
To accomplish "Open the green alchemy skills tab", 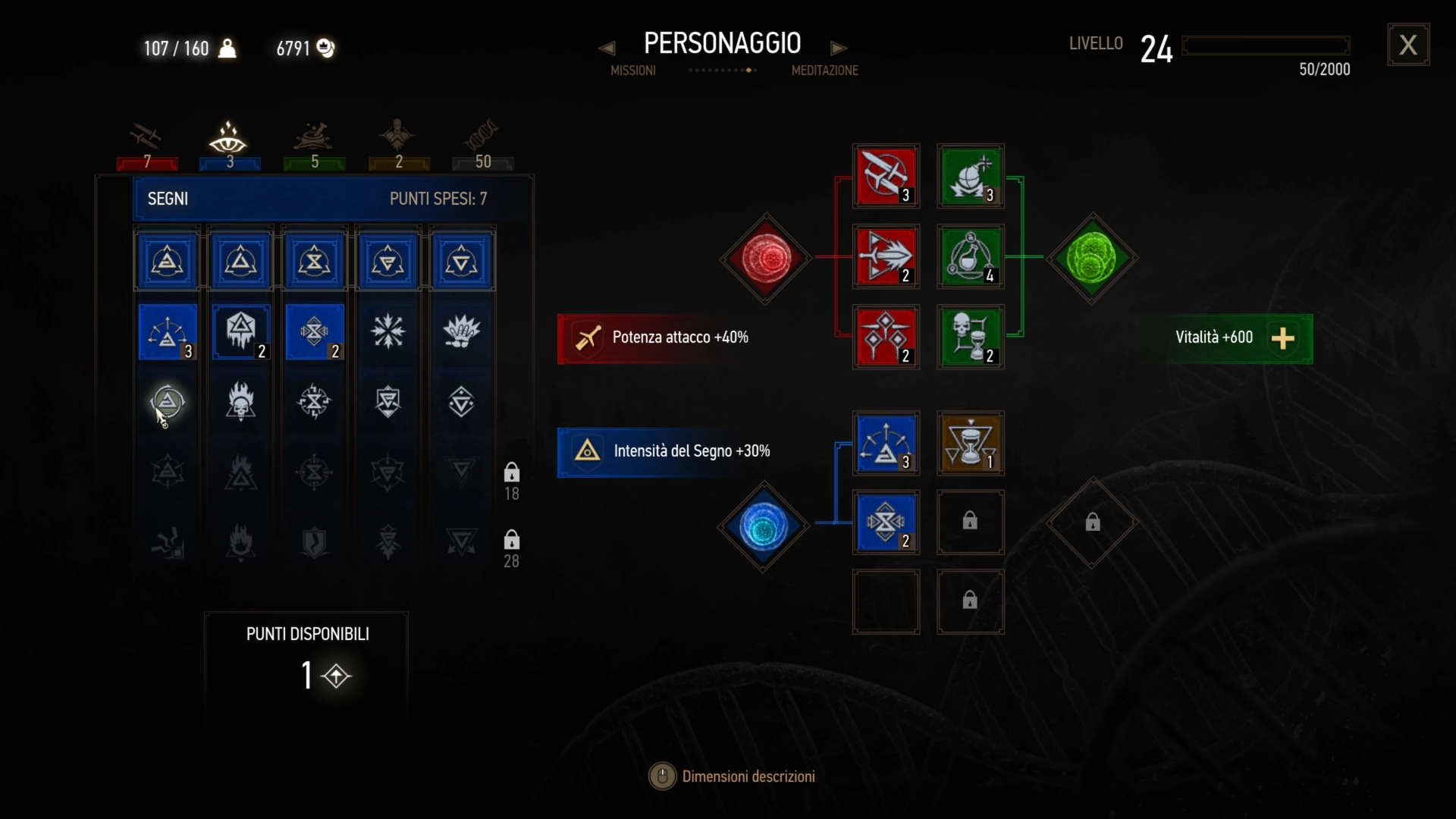I will pyautogui.click(x=314, y=146).
